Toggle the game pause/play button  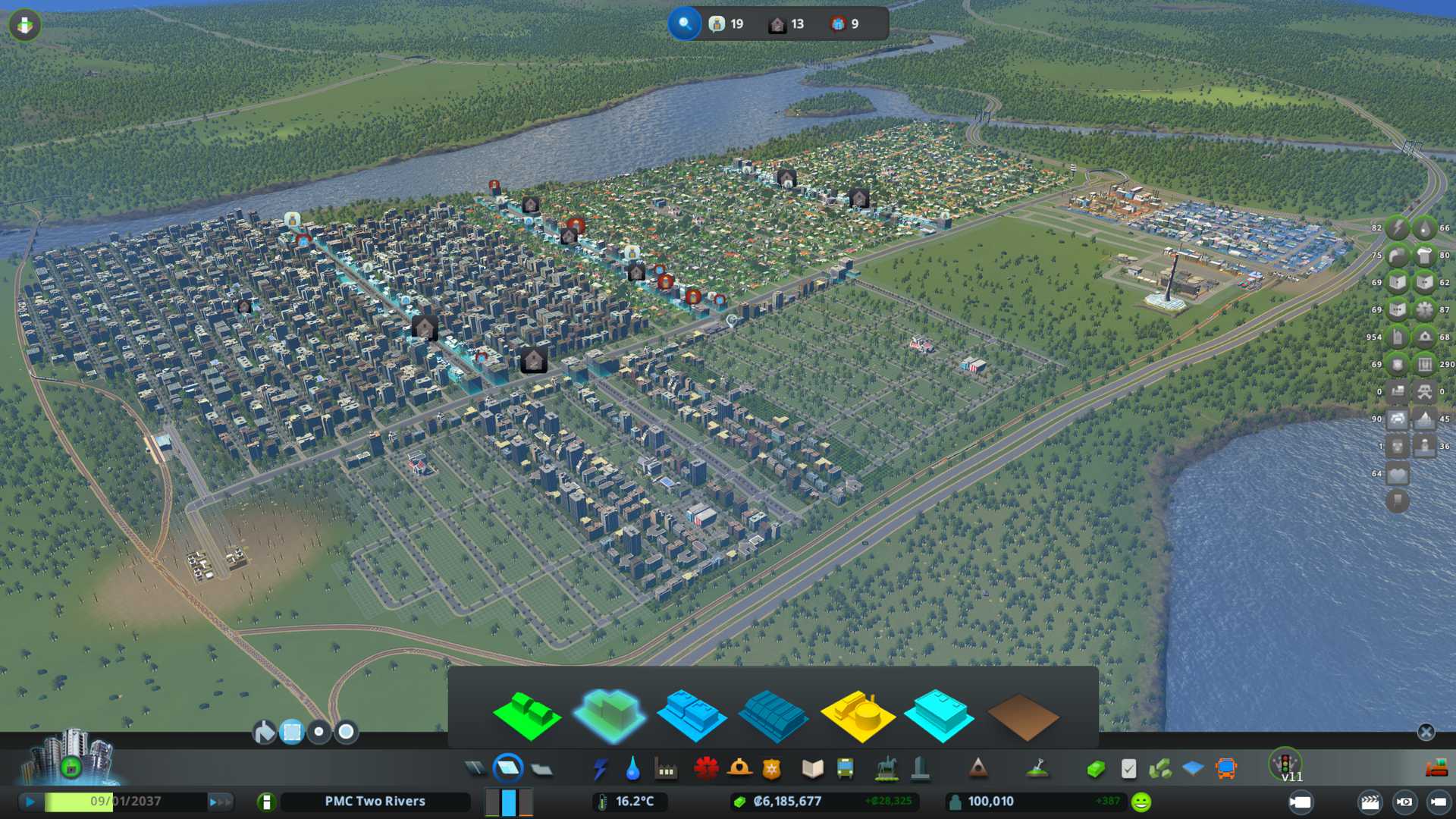(x=30, y=802)
